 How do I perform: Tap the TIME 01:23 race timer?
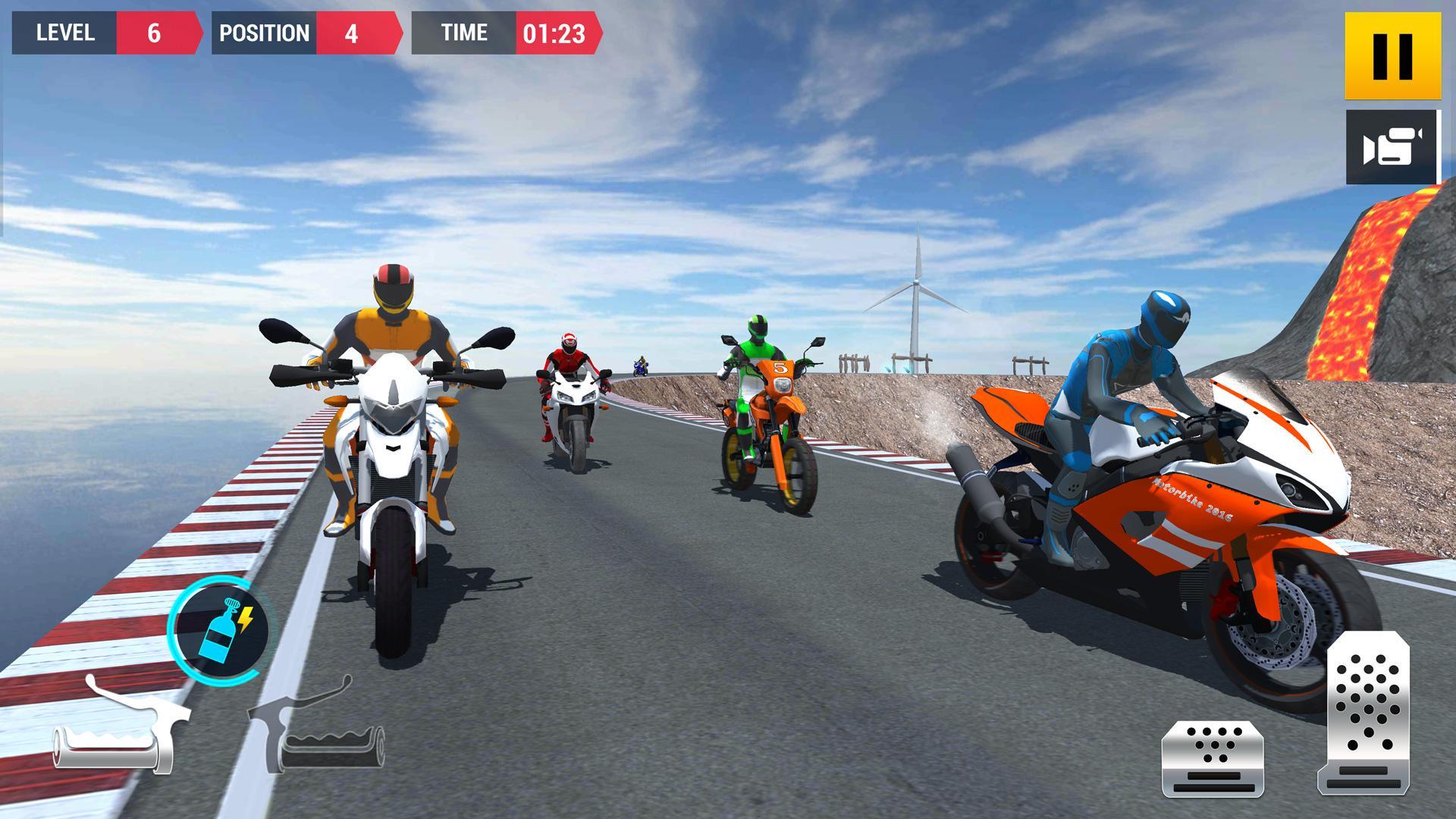pos(508,33)
